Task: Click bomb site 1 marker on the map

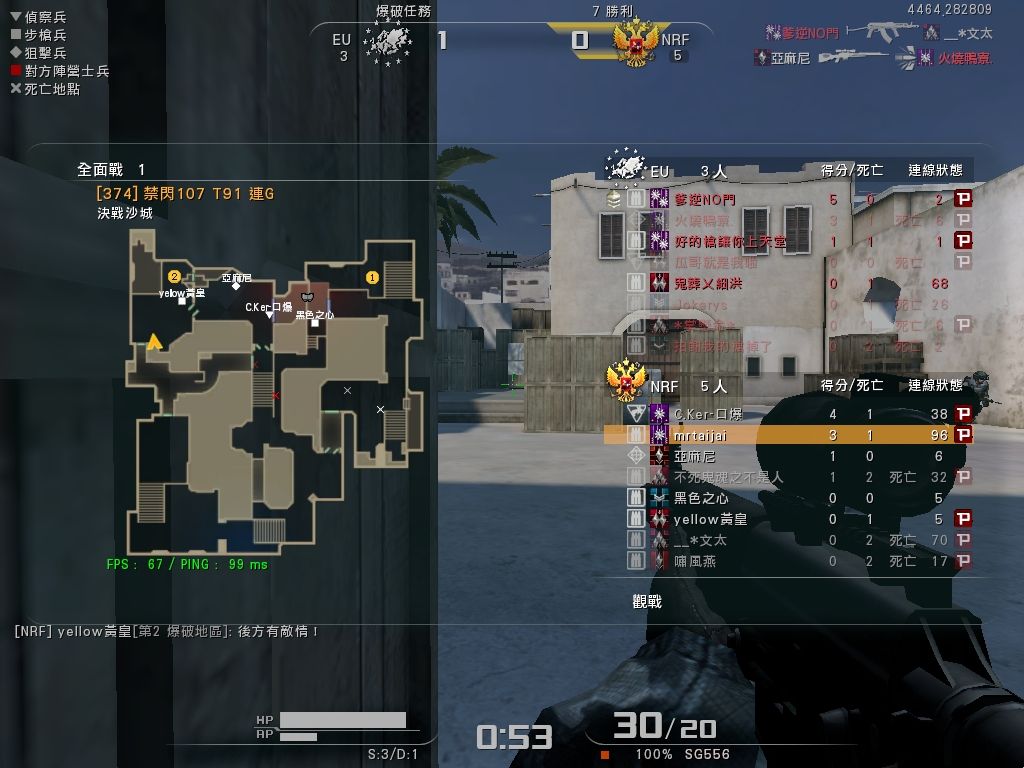Action: coord(373,277)
